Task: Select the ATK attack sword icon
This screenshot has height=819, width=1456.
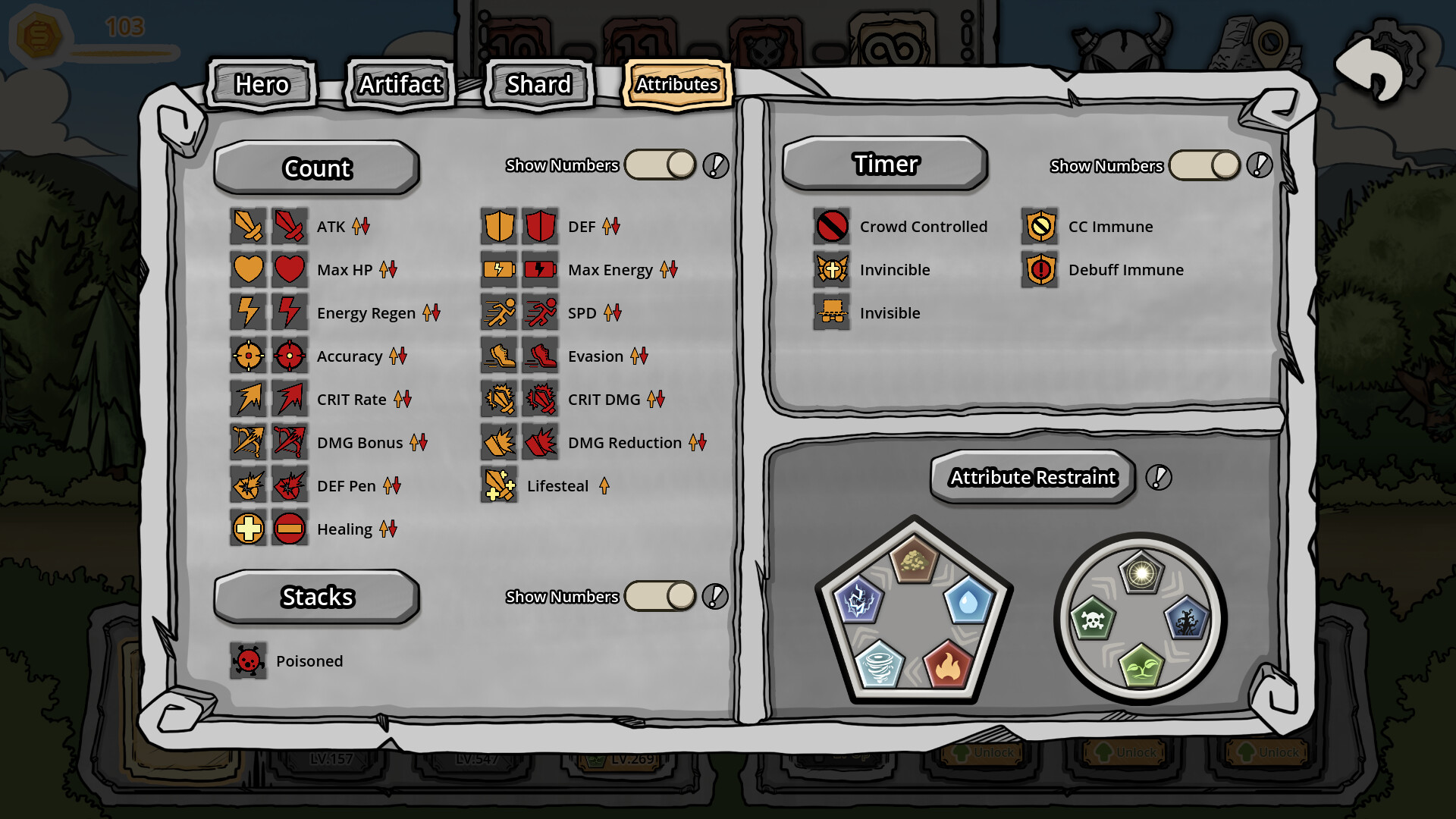Action: (x=249, y=226)
